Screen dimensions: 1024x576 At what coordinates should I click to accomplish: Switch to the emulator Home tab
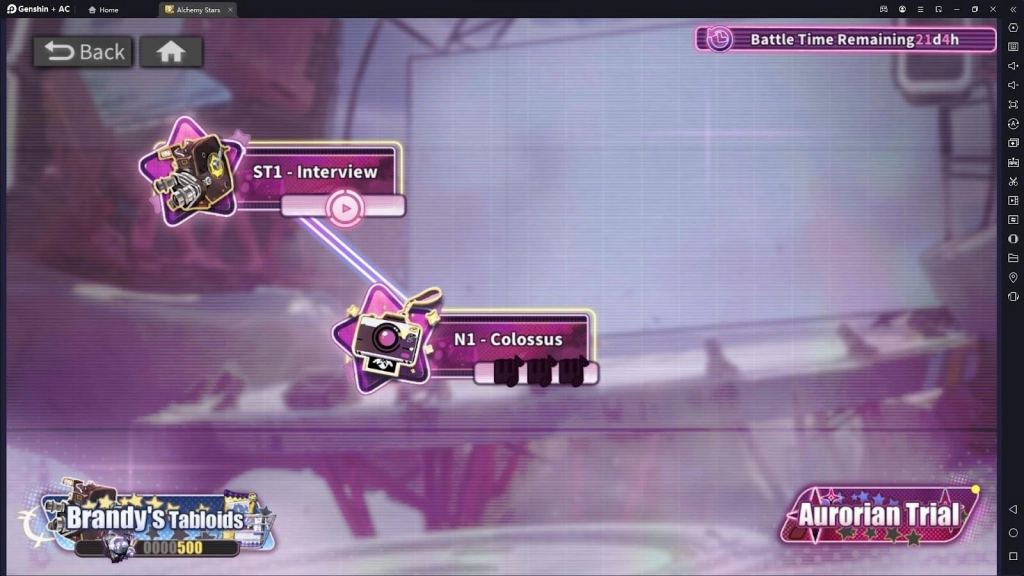click(x=104, y=9)
